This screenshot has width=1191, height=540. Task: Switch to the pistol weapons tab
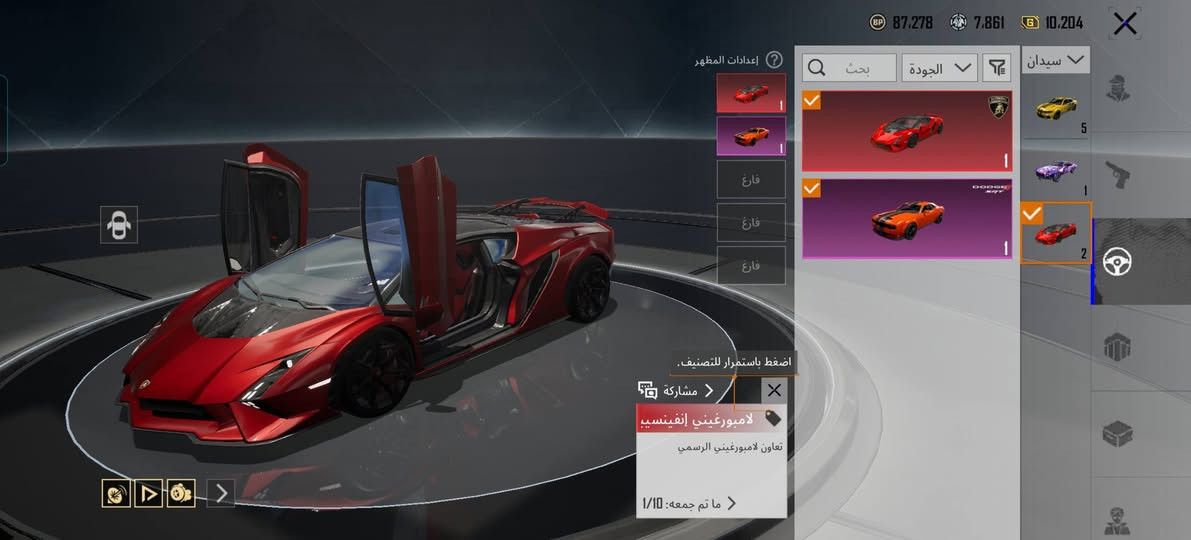click(1117, 176)
